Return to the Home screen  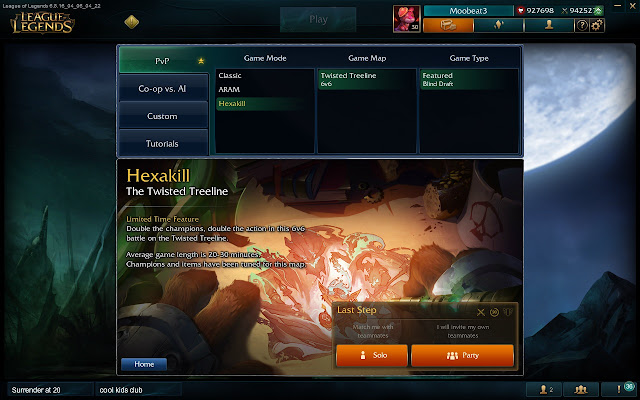[144, 364]
